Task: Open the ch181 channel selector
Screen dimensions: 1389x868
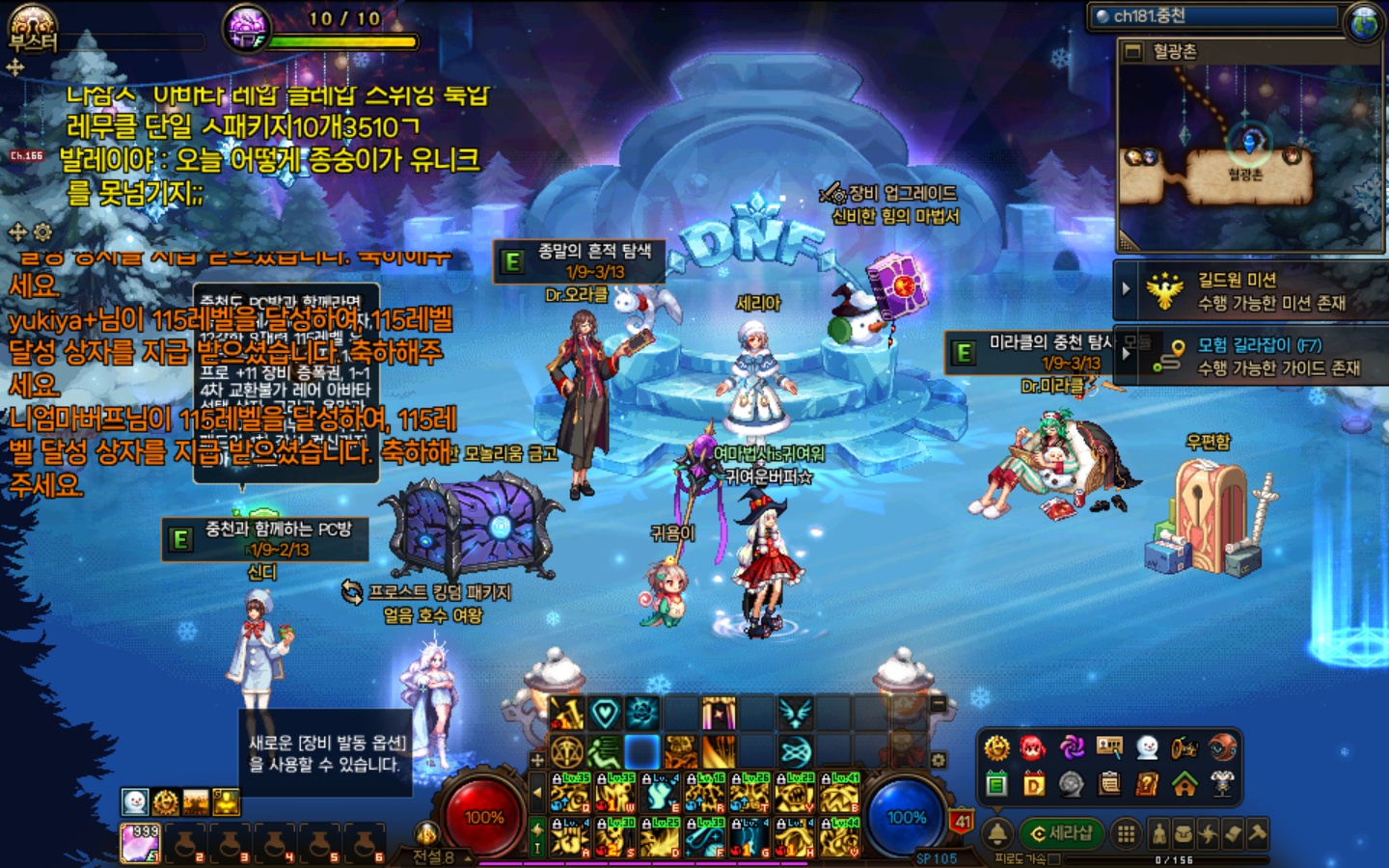Action: click(1215, 16)
